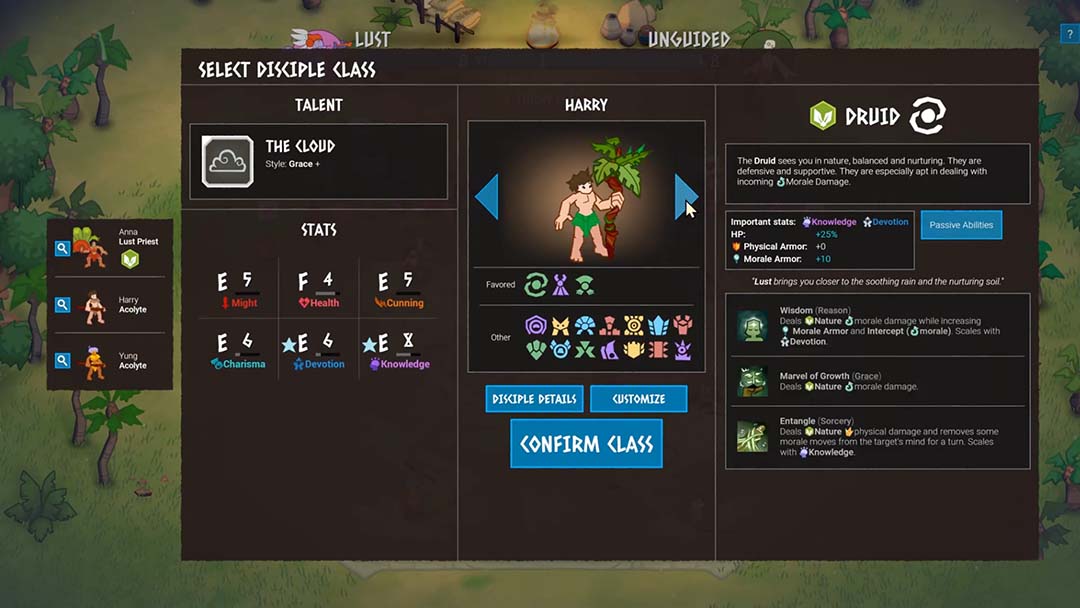Inspect Harry using his magnifier icon

click(62, 305)
